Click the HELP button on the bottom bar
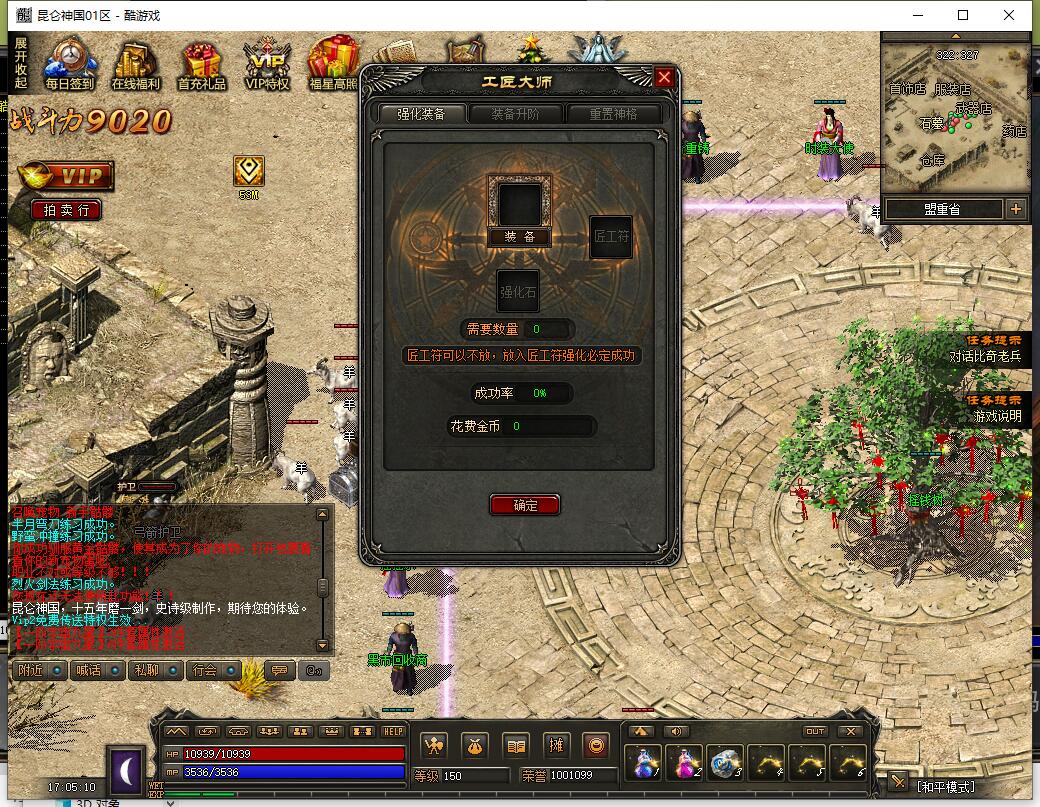Viewport: 1040px width, 807px height. tap(393, 731)
